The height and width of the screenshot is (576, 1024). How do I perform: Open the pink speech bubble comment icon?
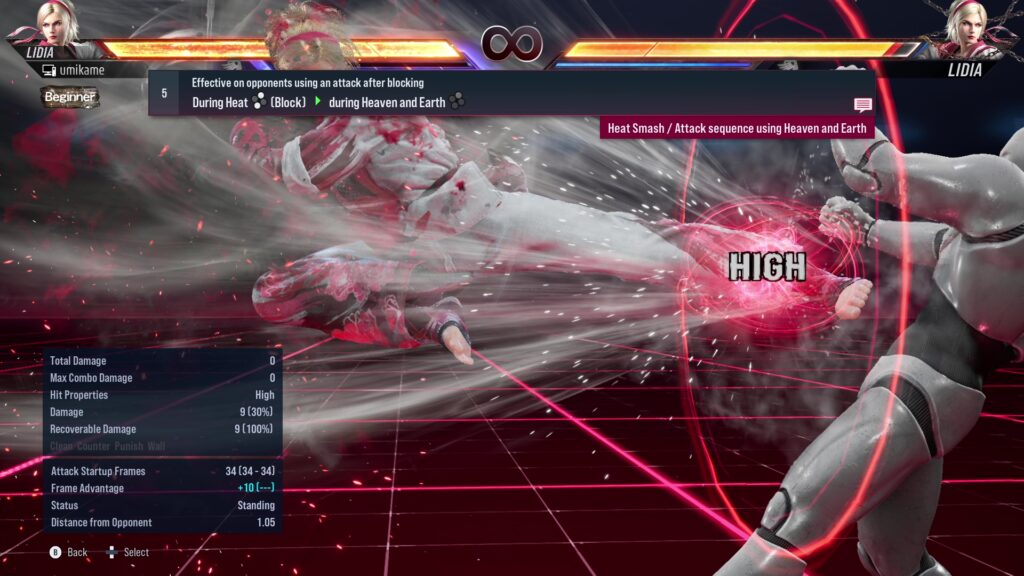pyautogui.click(x=862, y=104)
